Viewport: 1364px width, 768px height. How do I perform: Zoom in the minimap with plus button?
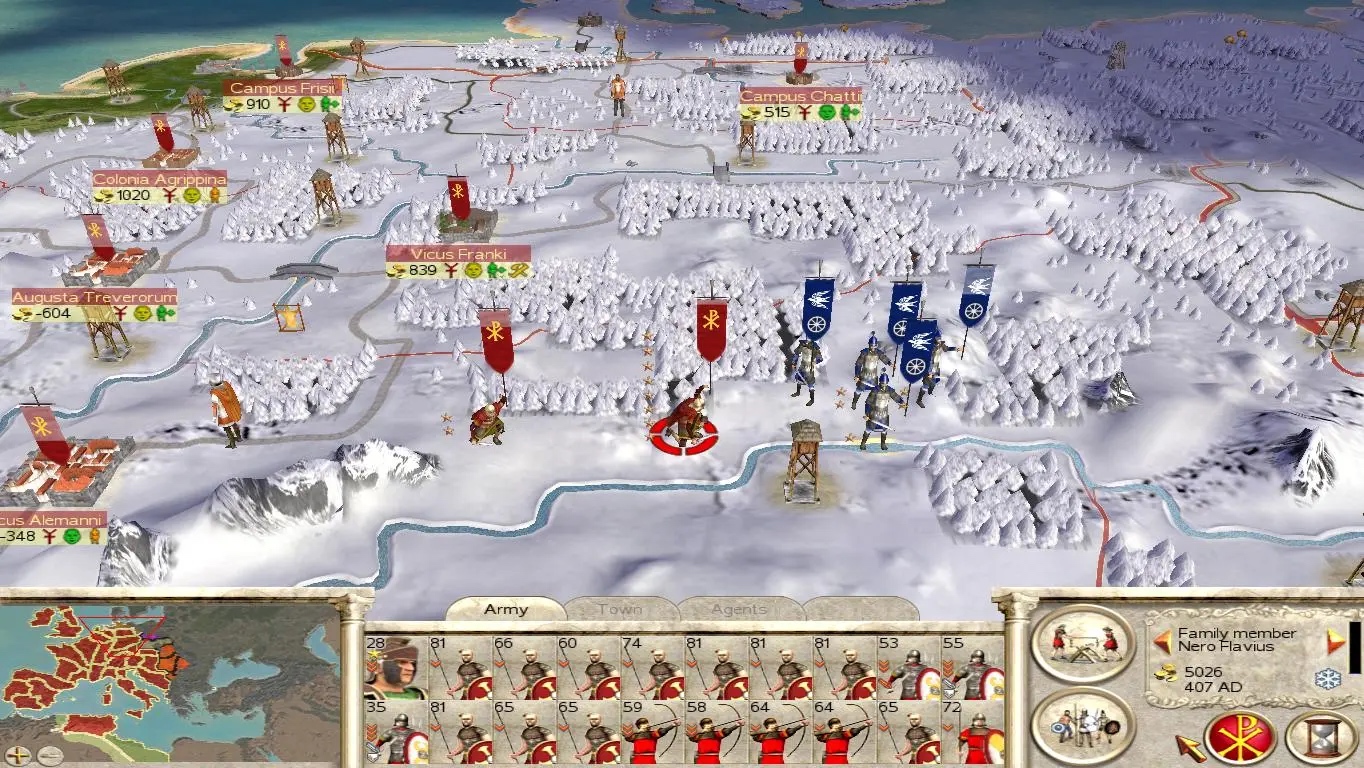coord(19,755)
